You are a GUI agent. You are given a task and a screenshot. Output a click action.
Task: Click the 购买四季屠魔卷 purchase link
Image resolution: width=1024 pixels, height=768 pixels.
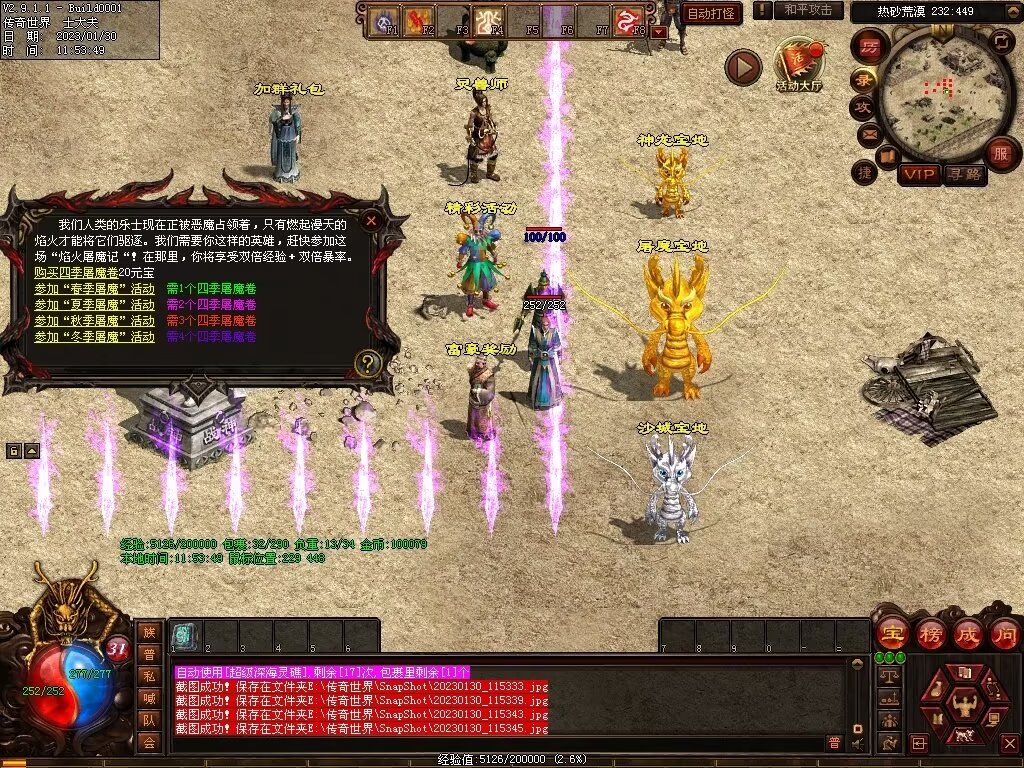94,272
